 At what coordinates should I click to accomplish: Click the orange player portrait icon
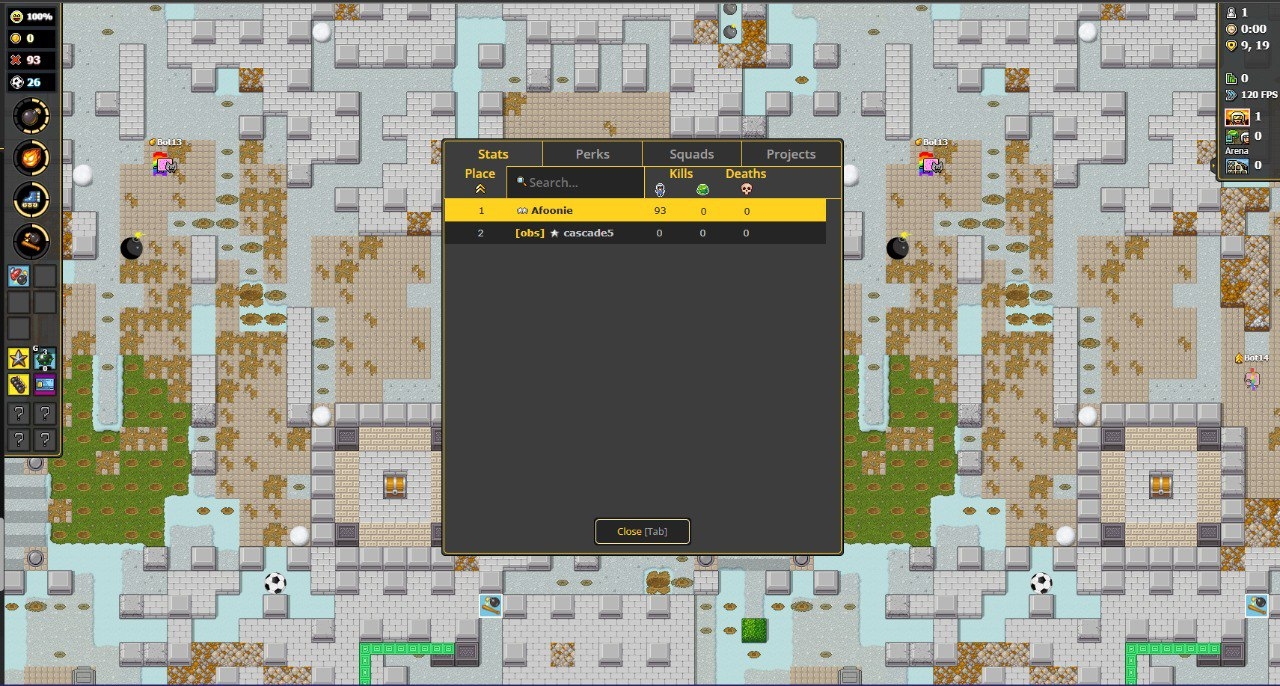1237,117
